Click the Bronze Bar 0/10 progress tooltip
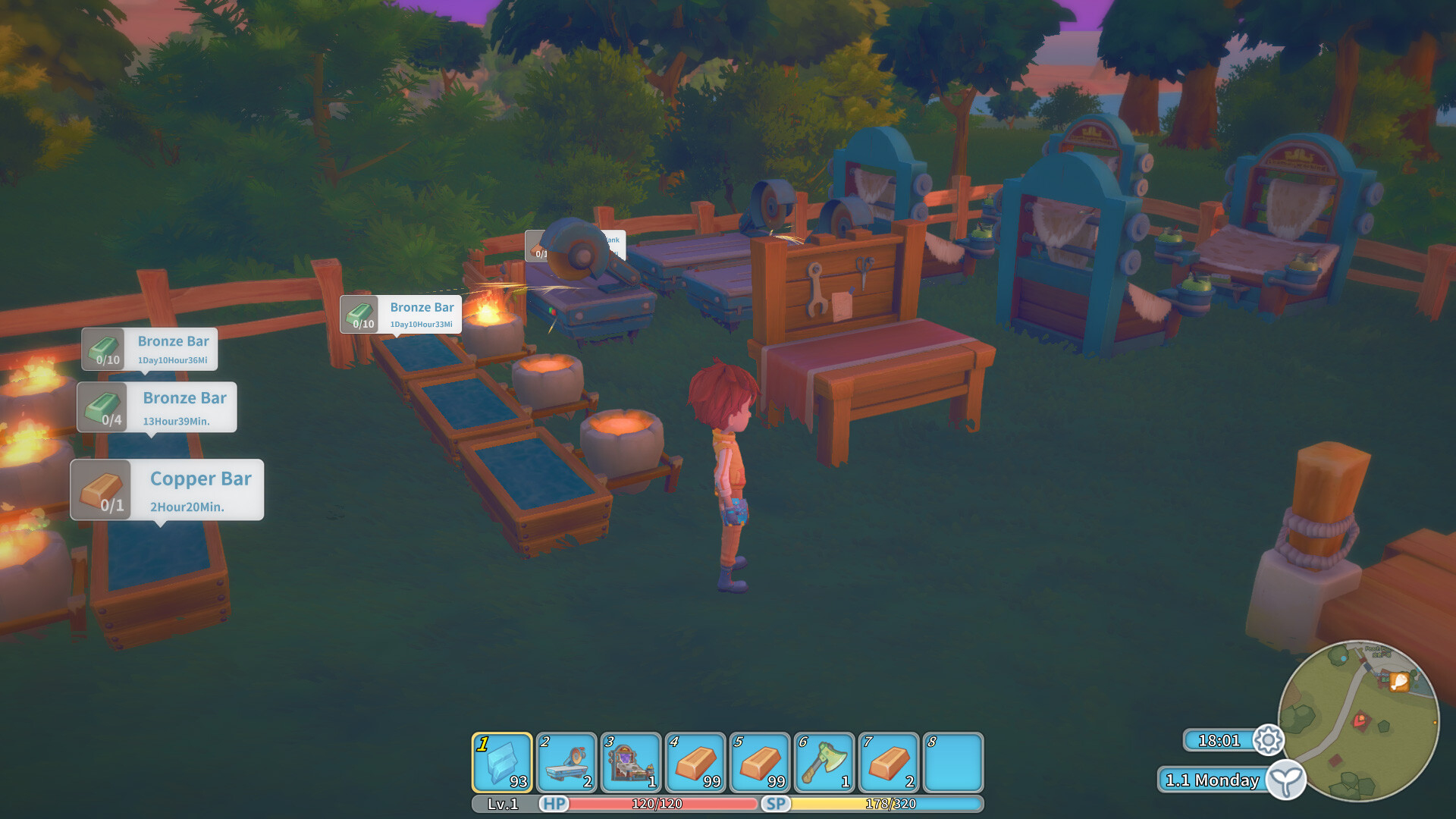The width and height of the screenshot is (1456, 819). coord(149,350)
